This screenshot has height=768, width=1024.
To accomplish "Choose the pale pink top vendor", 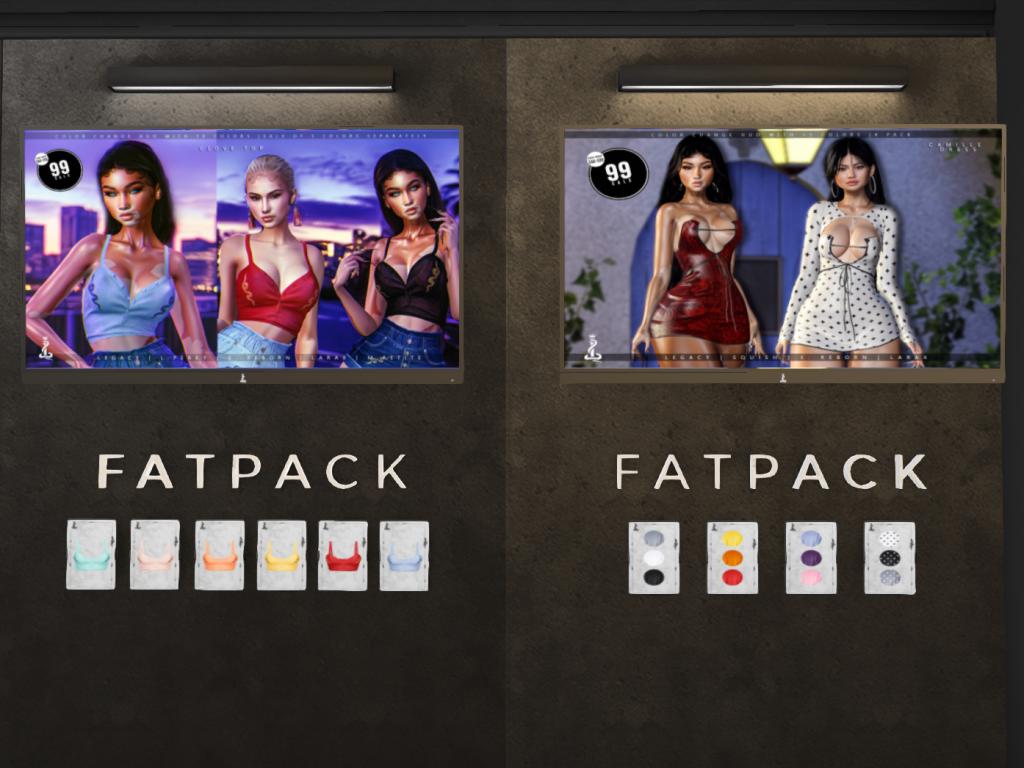I will click(155, 555).
